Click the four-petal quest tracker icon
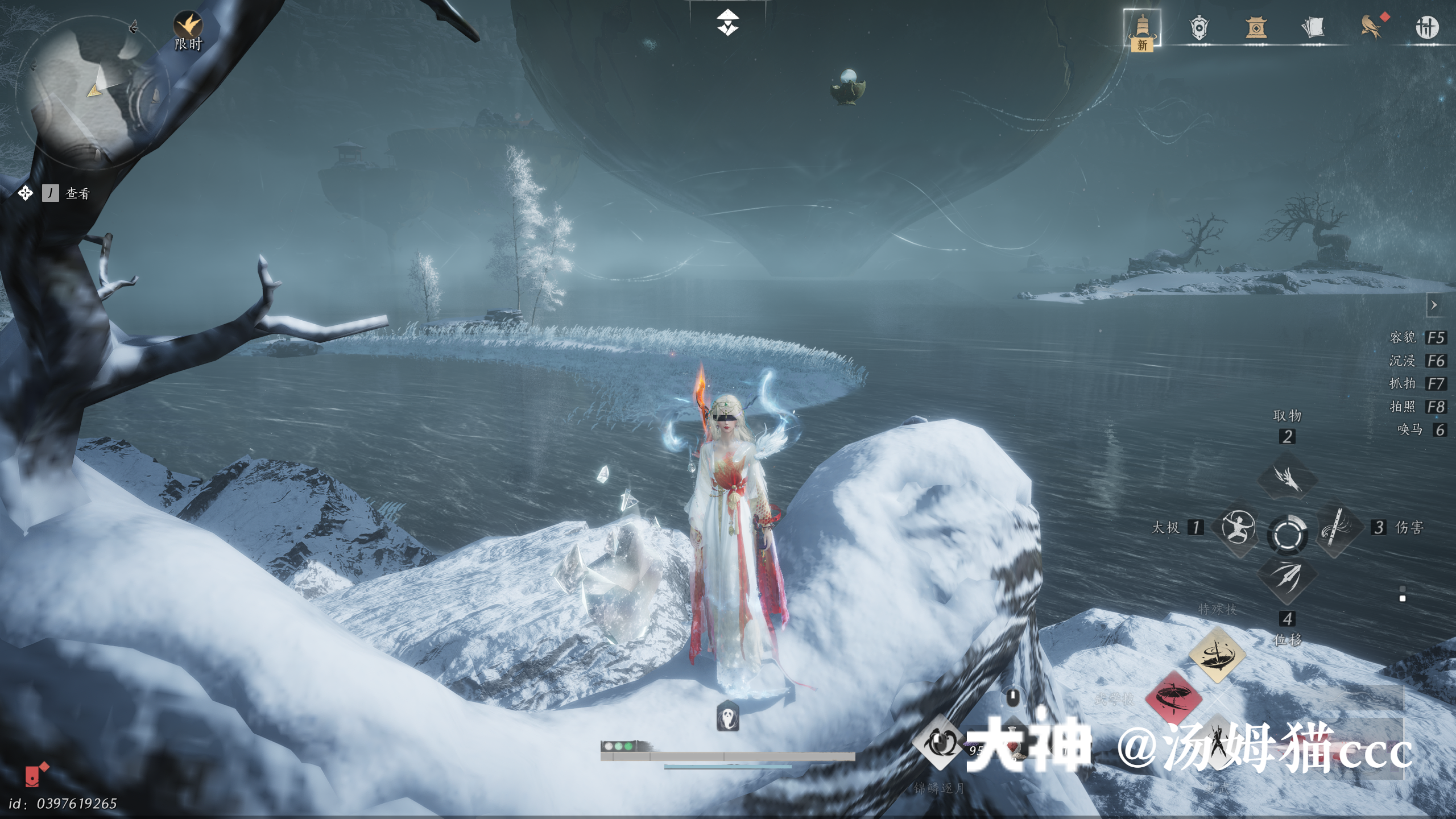This screenshot has height=819, width=1456. 25,193
